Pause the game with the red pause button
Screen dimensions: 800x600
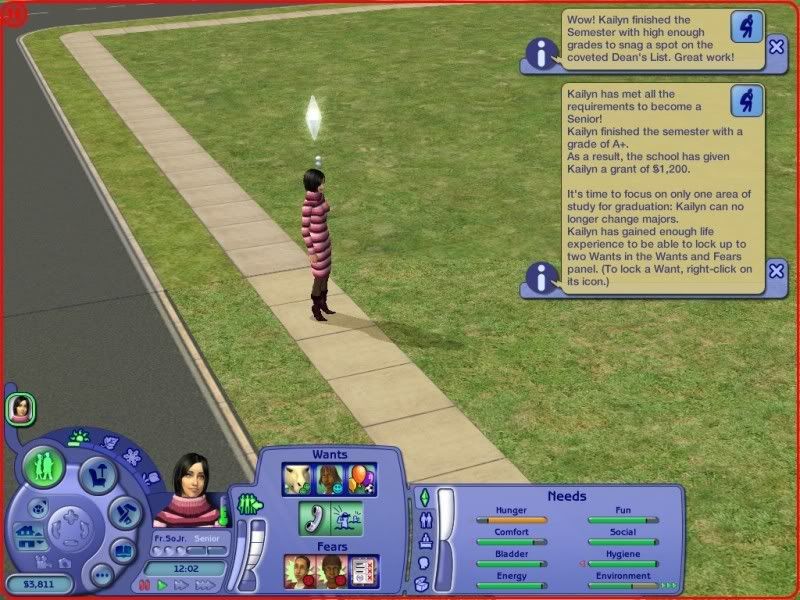pos(144,584)
